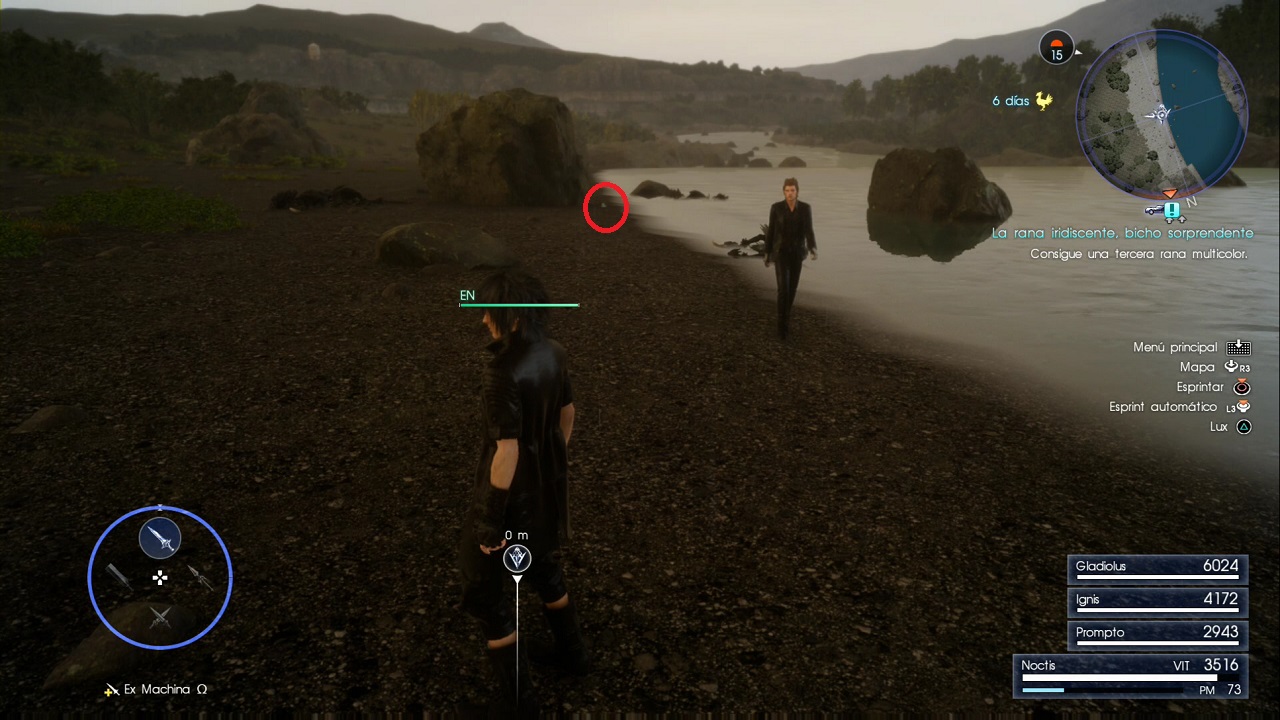Click the quest exclamation marker below the minimap

1172,211
